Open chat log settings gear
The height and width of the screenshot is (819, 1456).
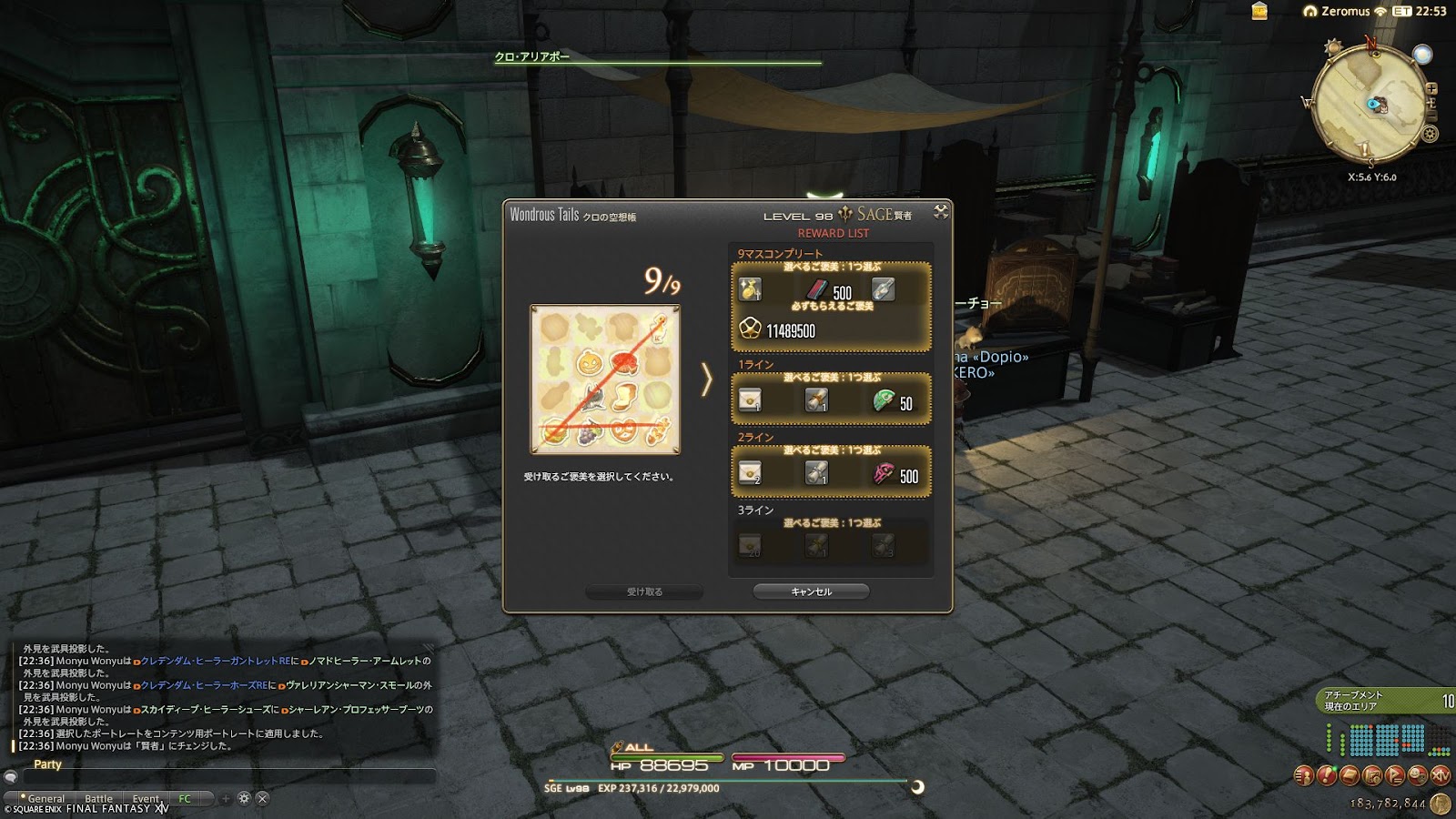pyautogui.click(x=244, y=798)
